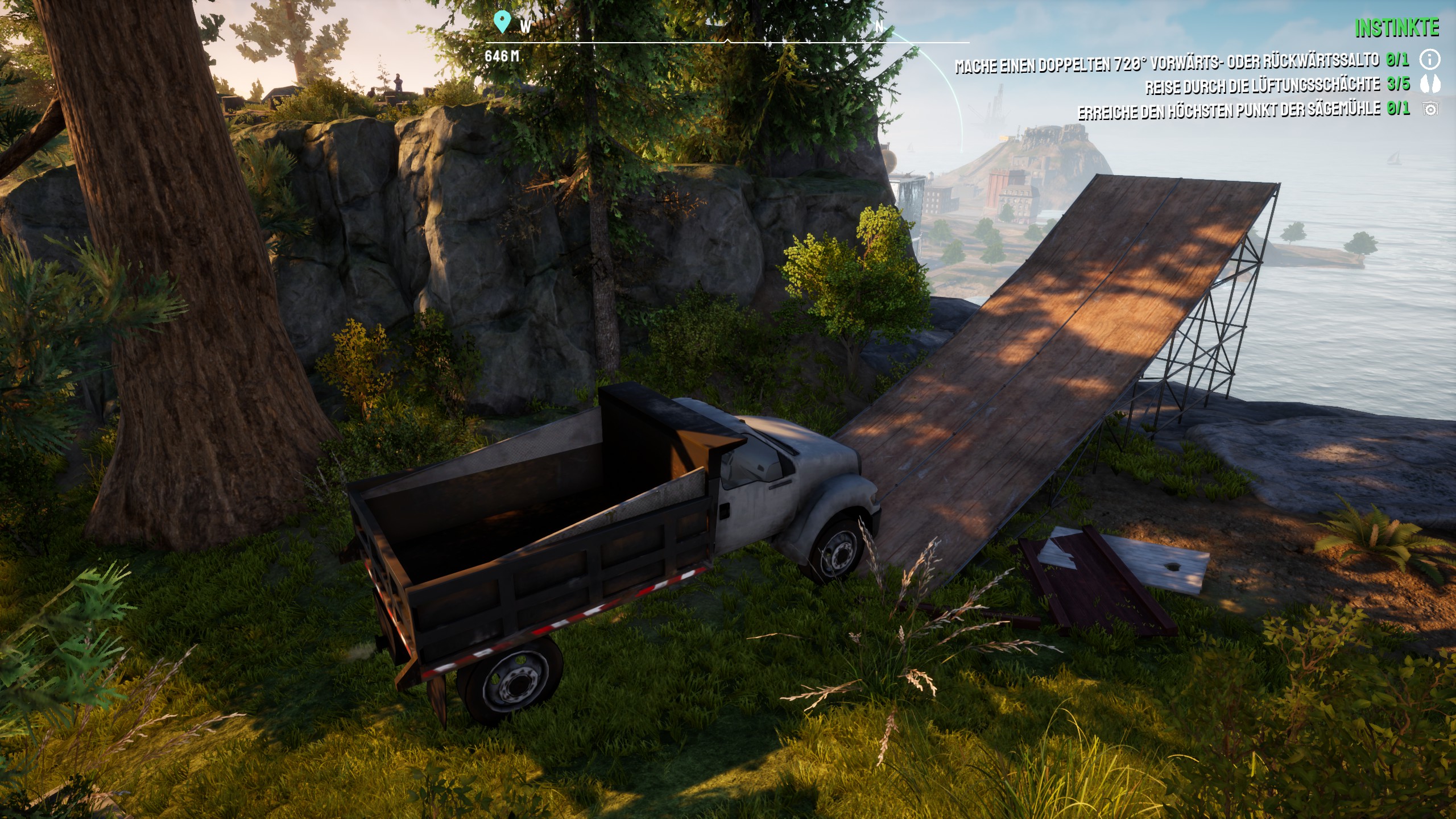
Task: Click the footprints objective icon
Action: (x=1430, y=85)
